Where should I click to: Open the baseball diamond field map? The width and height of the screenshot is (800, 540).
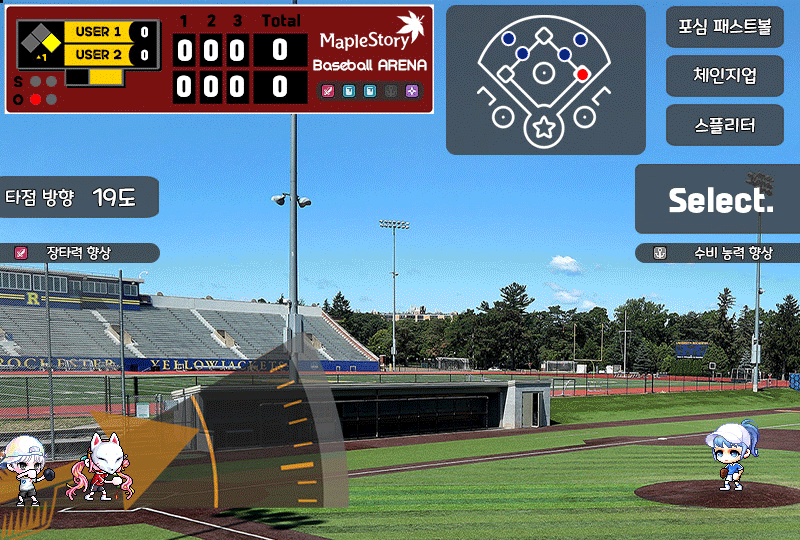545,80
